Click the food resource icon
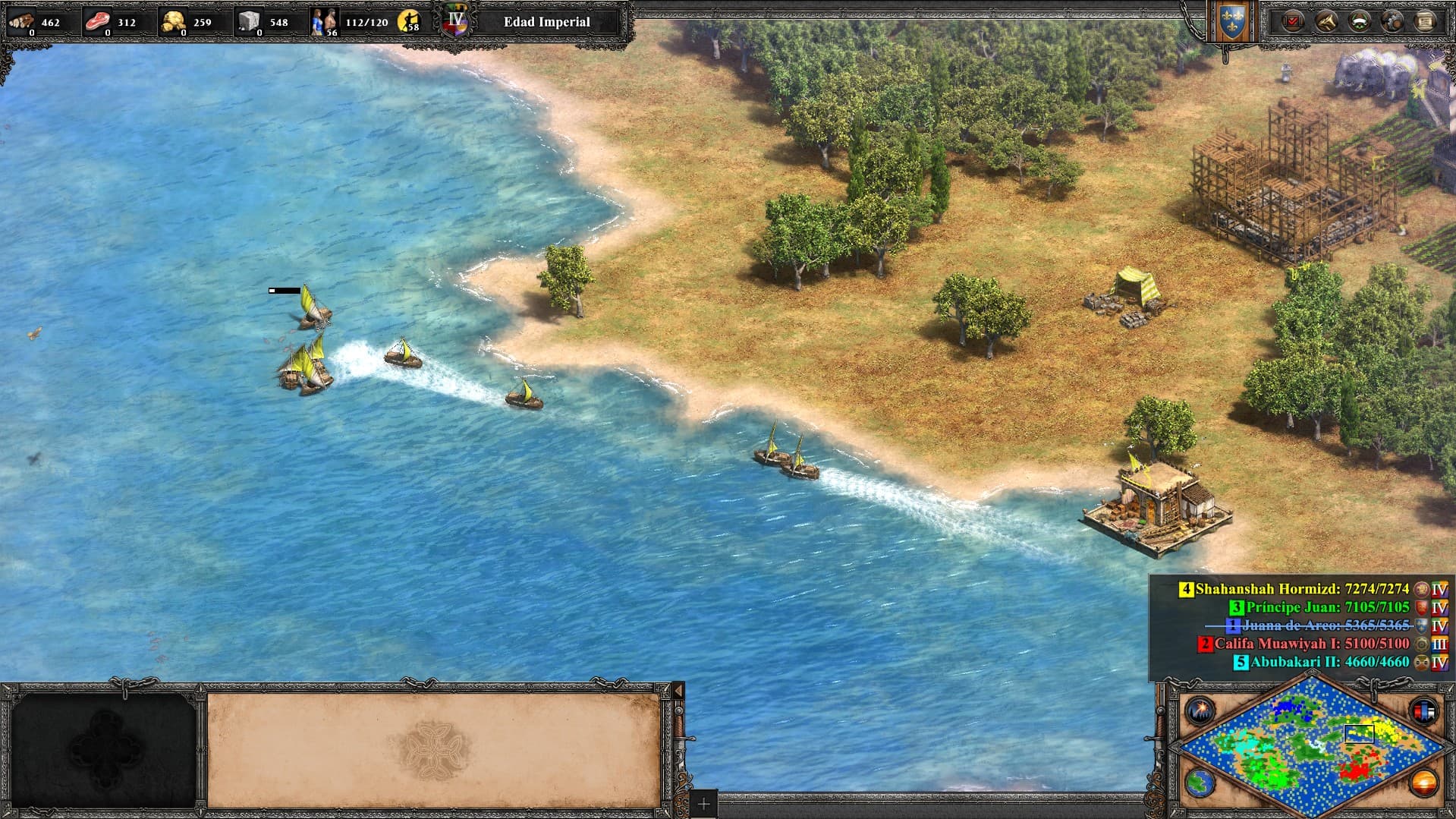The image size is (1456, 819). 97,21
